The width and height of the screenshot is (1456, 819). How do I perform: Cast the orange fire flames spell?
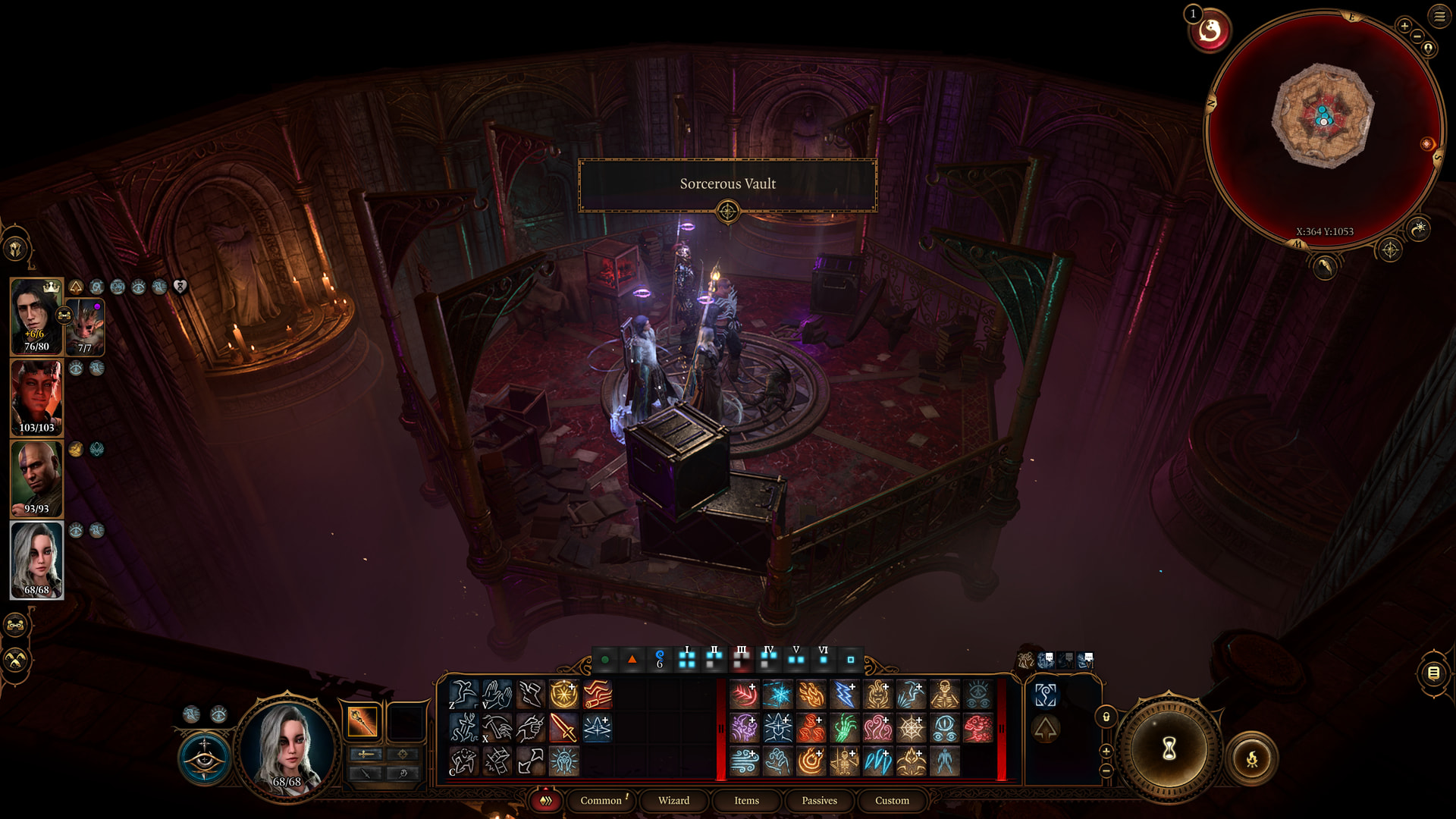pyautogui.click(x=811, y=695)
